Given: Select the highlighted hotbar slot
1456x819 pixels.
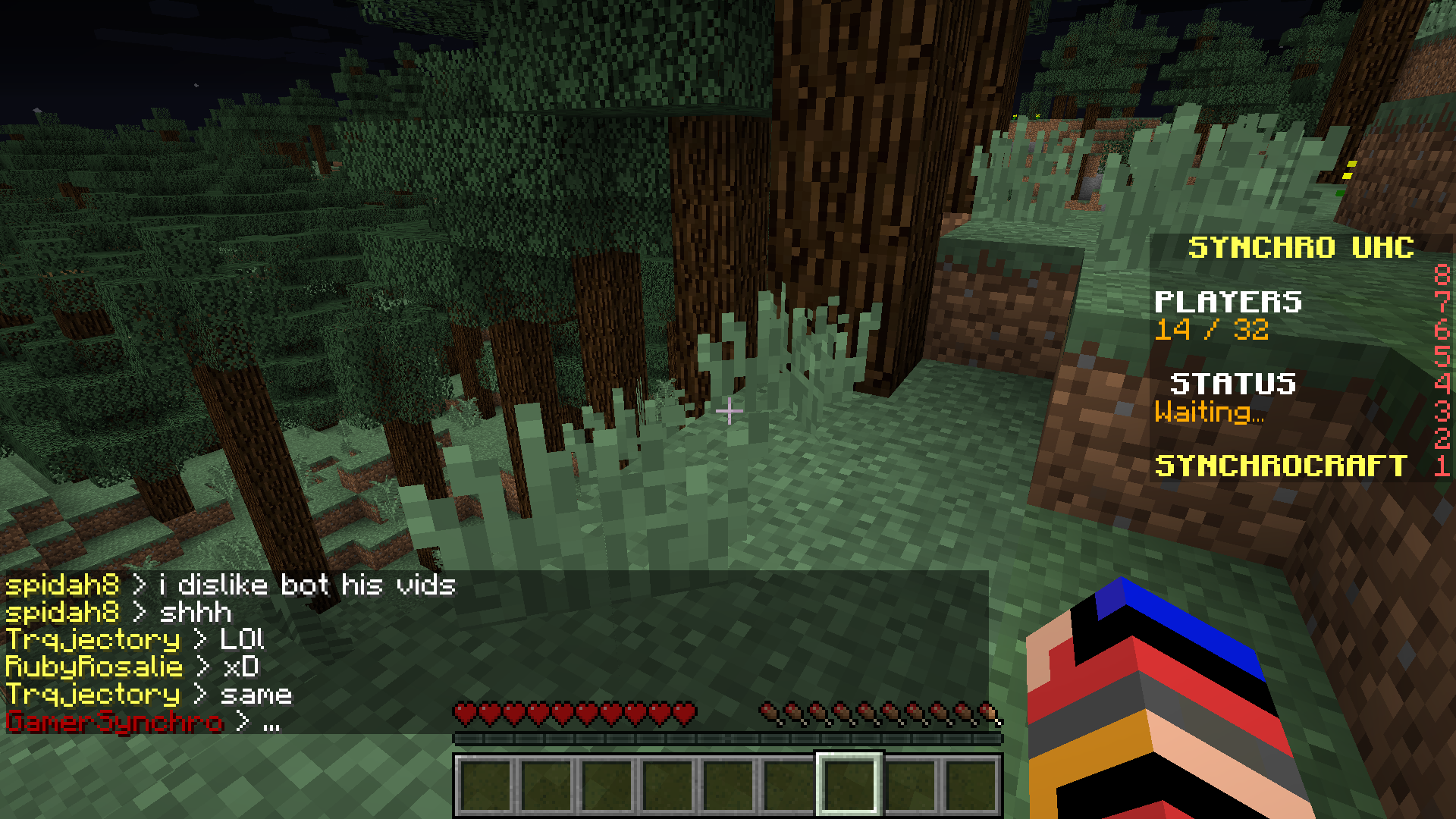Looking at the screenshot, I should point(849,784).
